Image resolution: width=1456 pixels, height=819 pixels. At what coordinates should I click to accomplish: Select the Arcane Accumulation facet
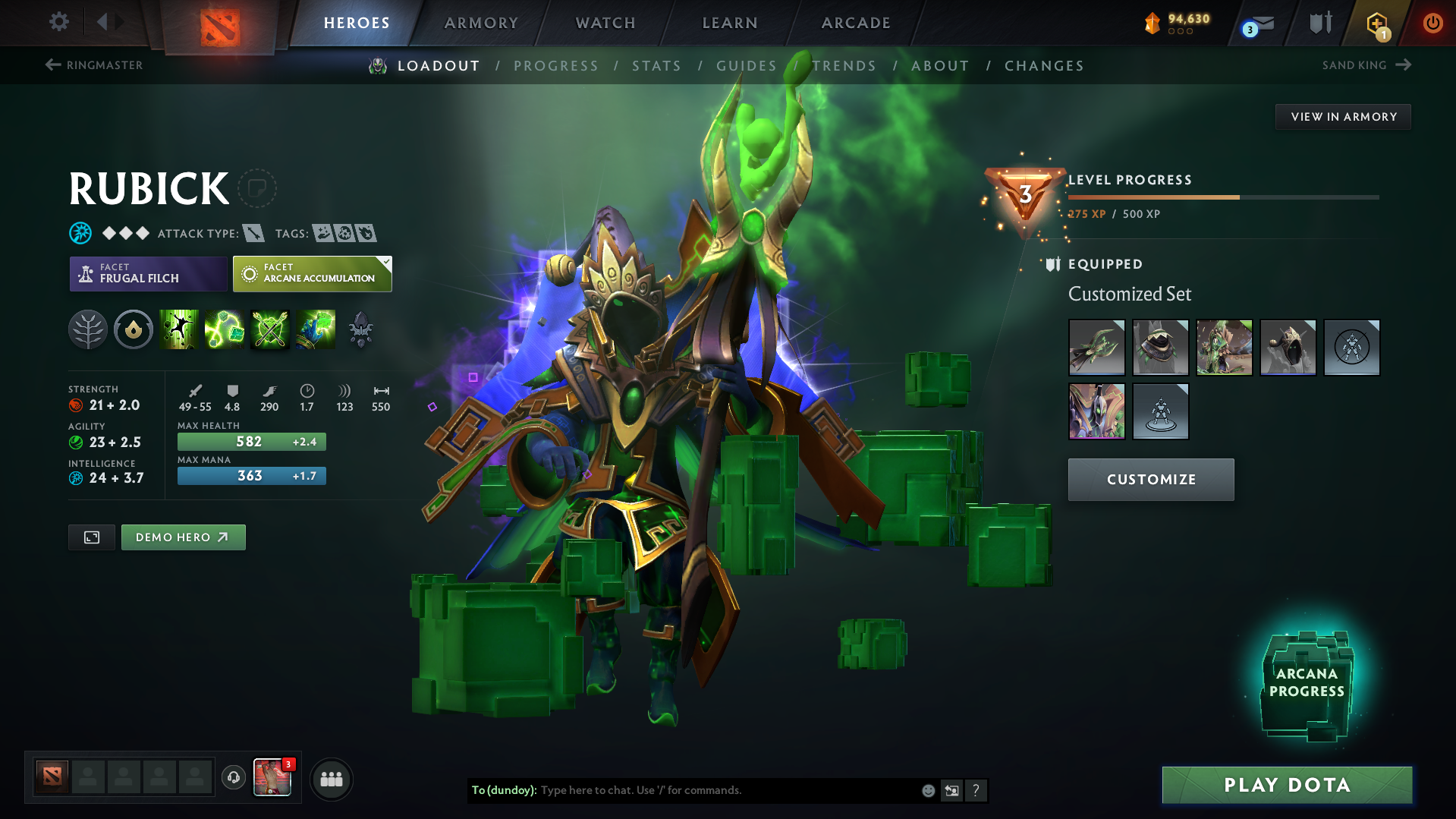click(312, 274)
